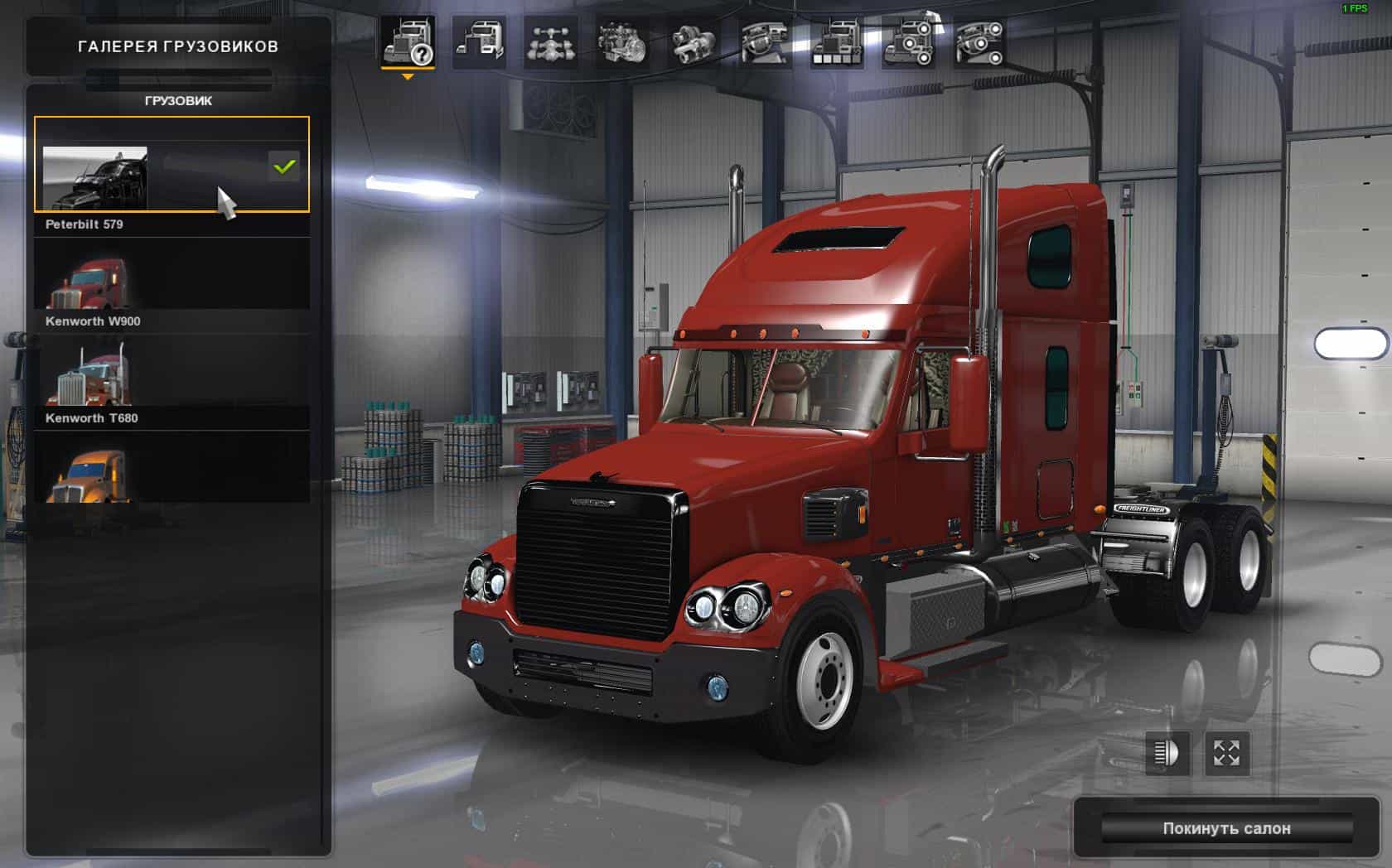Open the truck paint color tab
The height and width of the screenshot is (868, 1392).
(837, 41)
